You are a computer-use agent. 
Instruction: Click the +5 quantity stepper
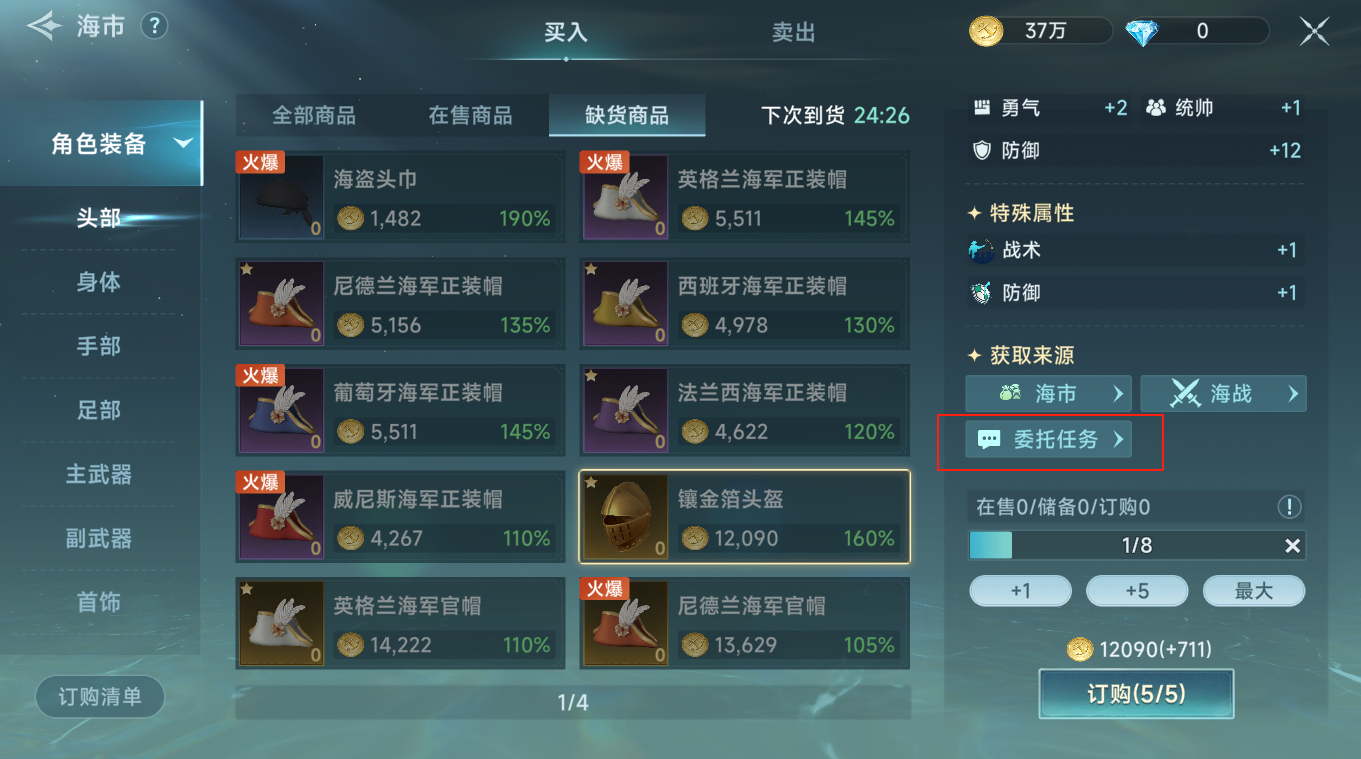click(x=1137, y=591)
